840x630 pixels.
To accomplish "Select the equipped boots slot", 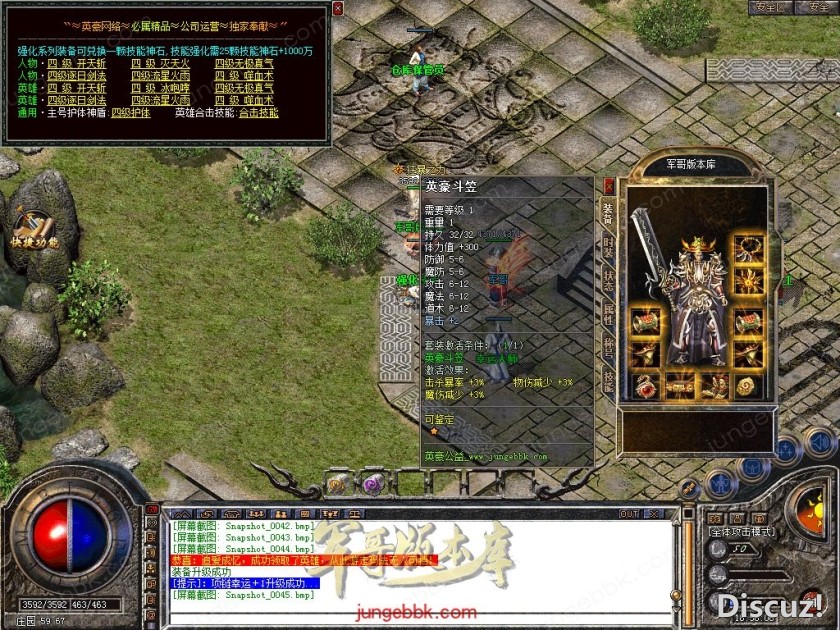I will pos(715,385).
